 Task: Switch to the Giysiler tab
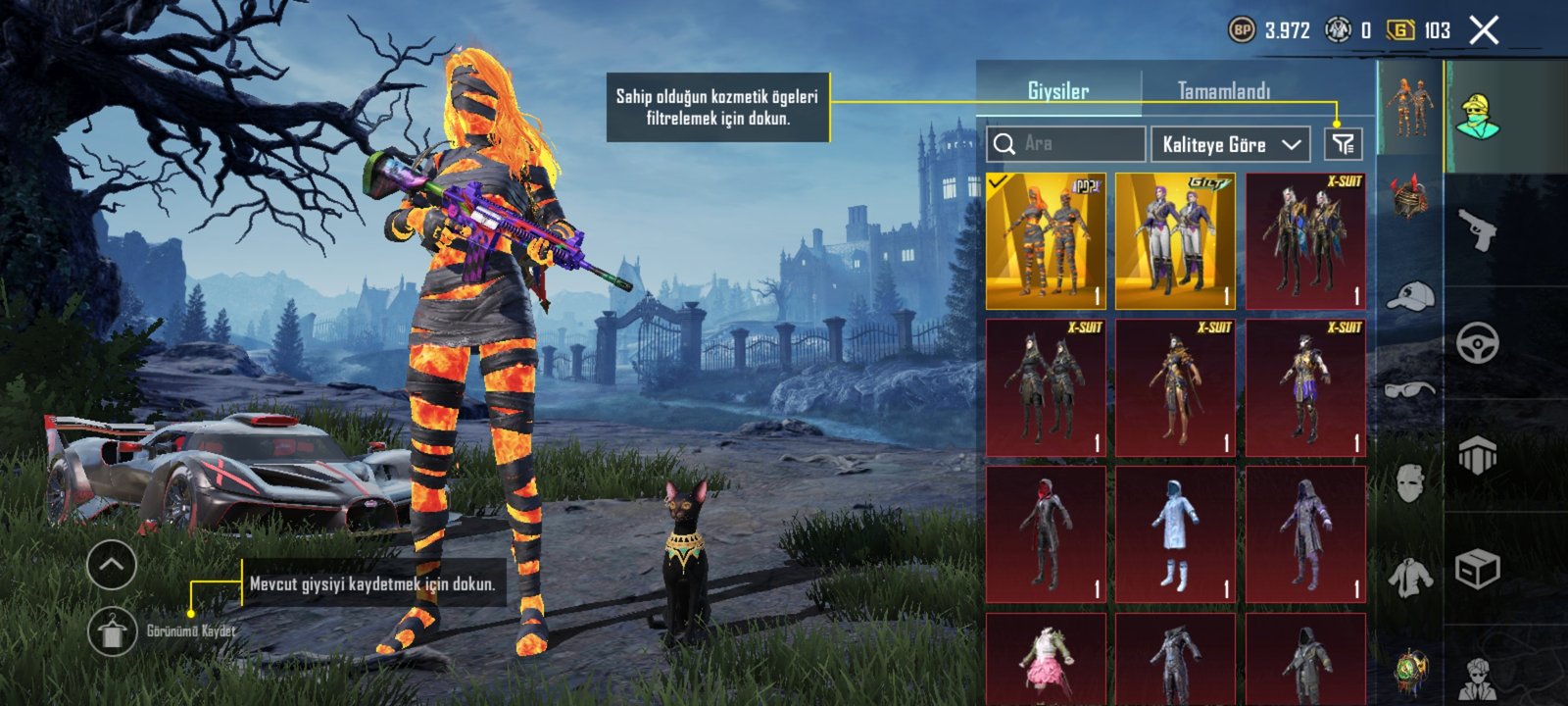(1058, 91)
